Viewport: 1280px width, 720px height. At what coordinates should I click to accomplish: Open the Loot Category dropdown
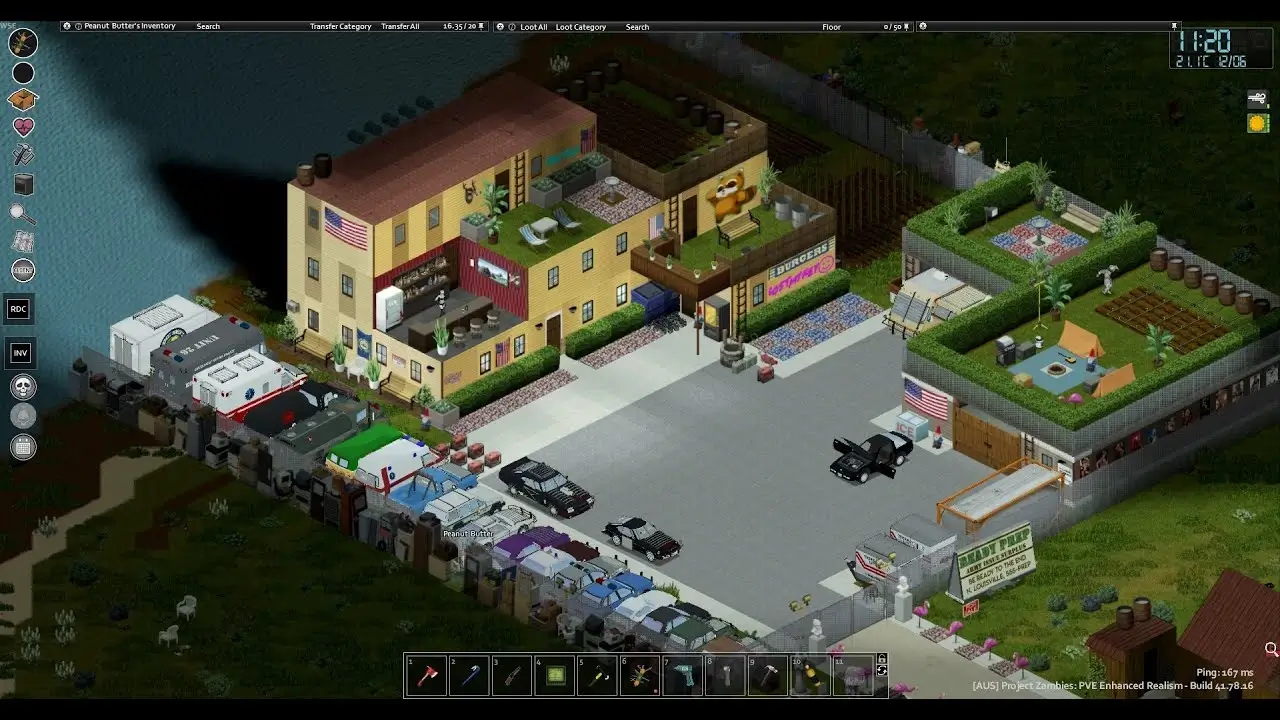(582, 27)
